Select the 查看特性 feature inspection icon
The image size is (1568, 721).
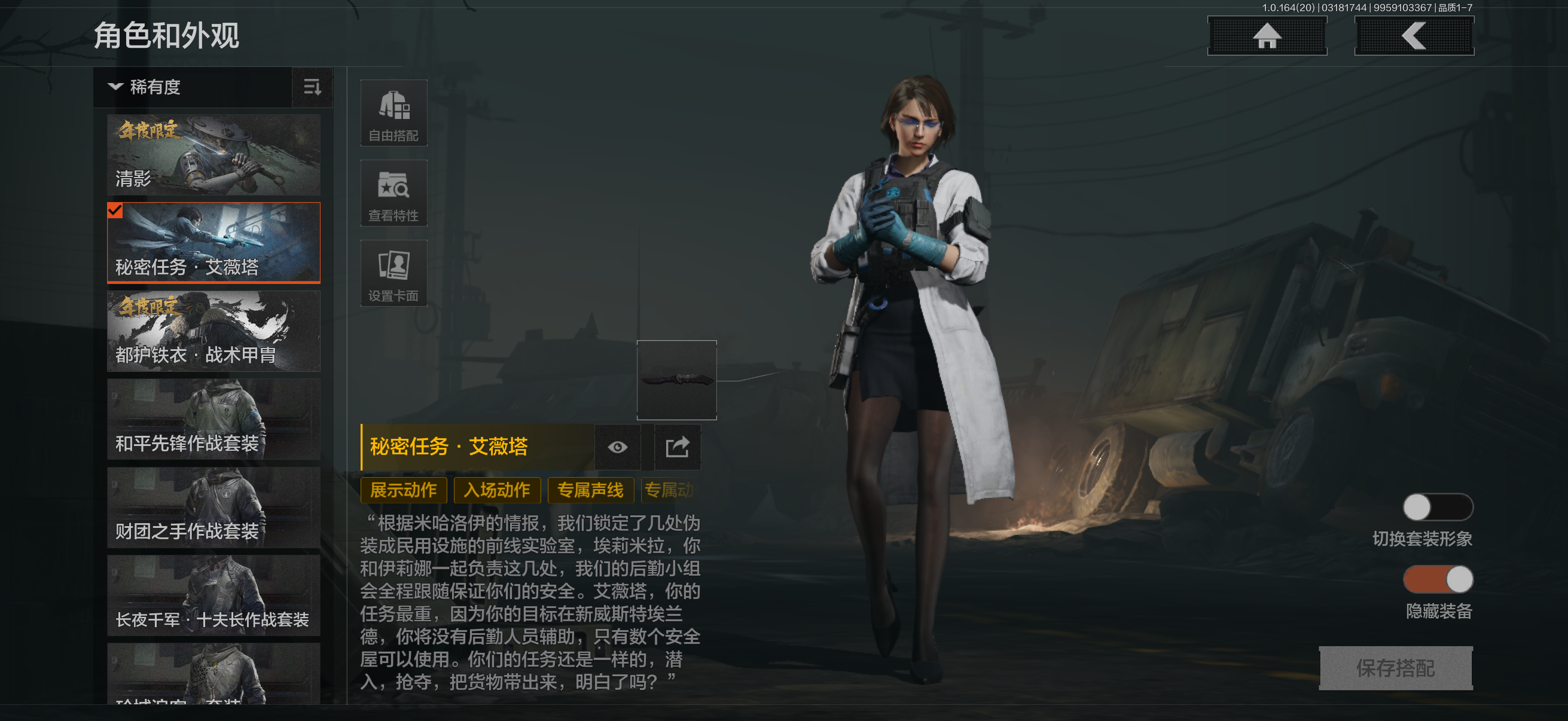click(x=394, y=194)
